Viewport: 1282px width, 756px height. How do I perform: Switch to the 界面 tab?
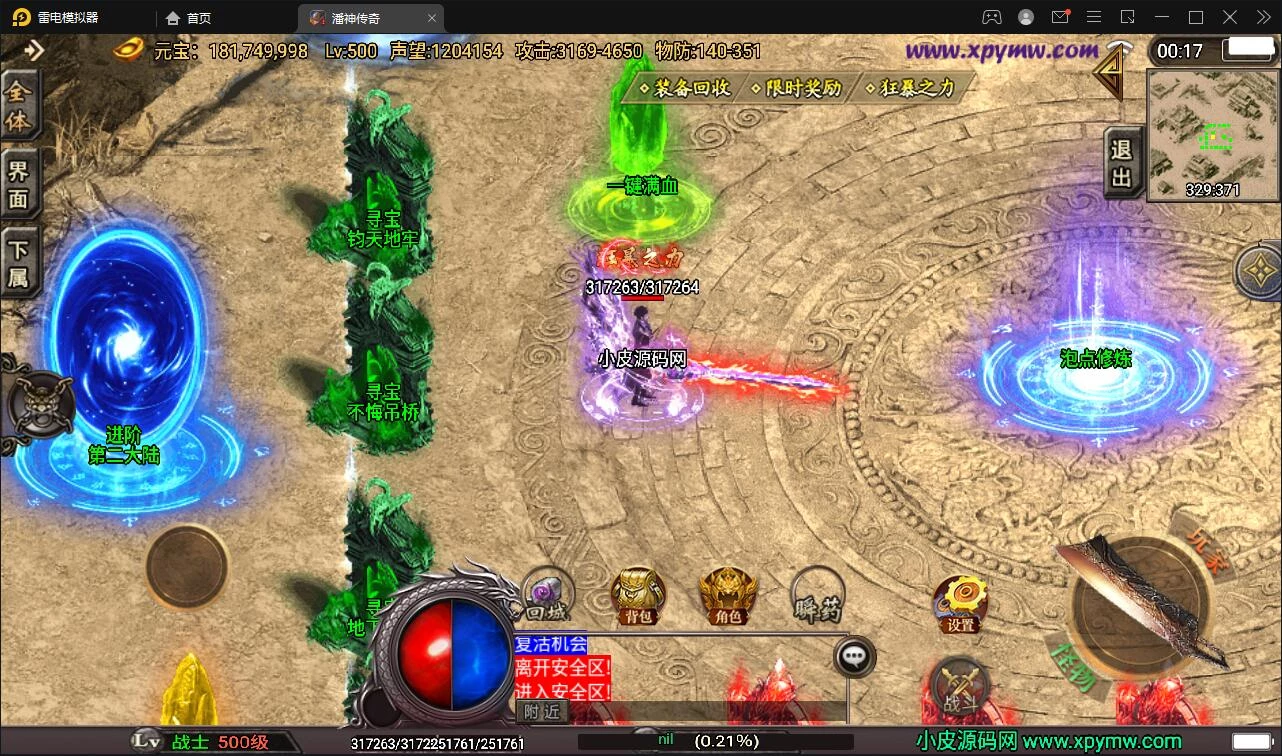(19, 184)
